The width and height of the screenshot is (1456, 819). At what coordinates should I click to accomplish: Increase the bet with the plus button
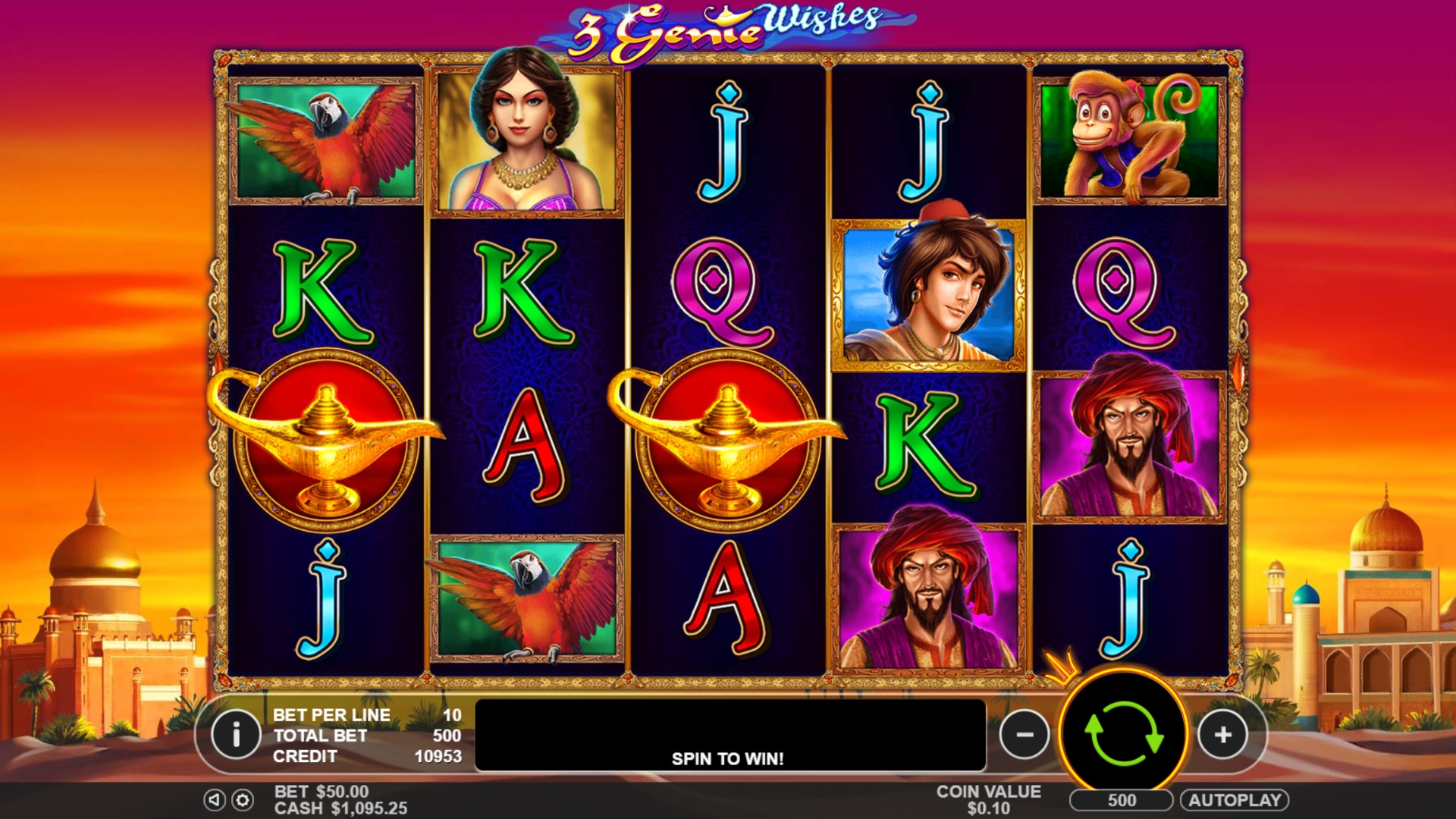[1222, 734]
